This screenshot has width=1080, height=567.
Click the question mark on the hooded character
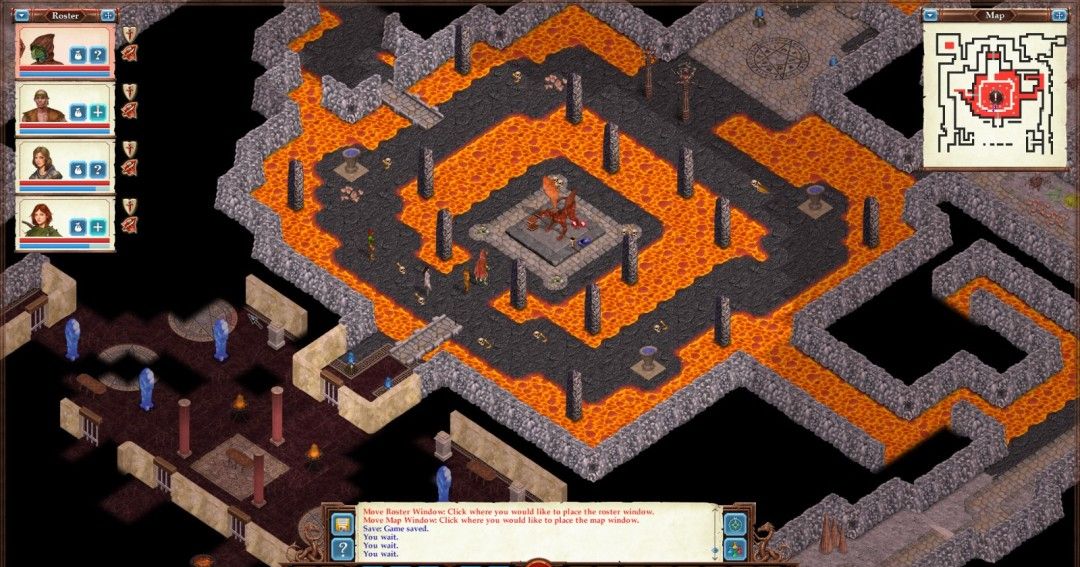(98, 55)
